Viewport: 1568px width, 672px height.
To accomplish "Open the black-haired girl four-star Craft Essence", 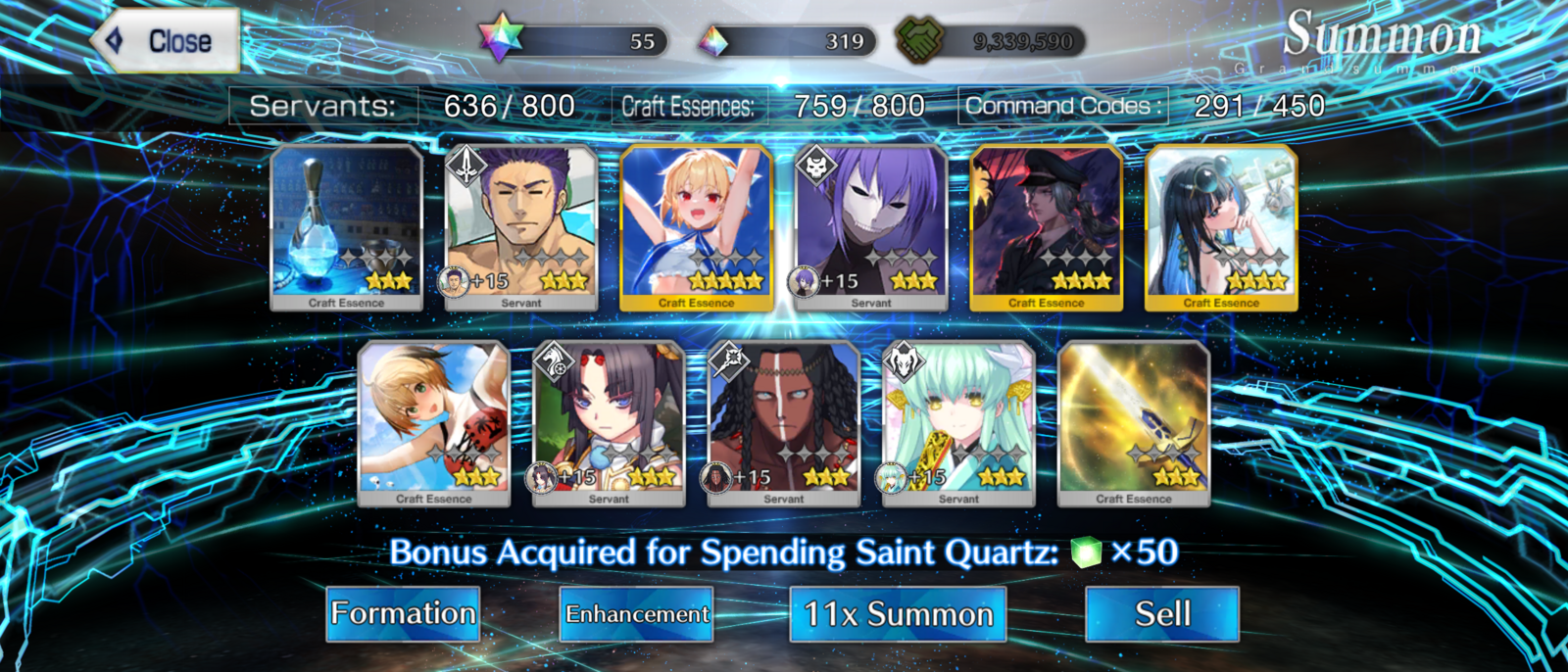I will click(x=1221, y=225).
